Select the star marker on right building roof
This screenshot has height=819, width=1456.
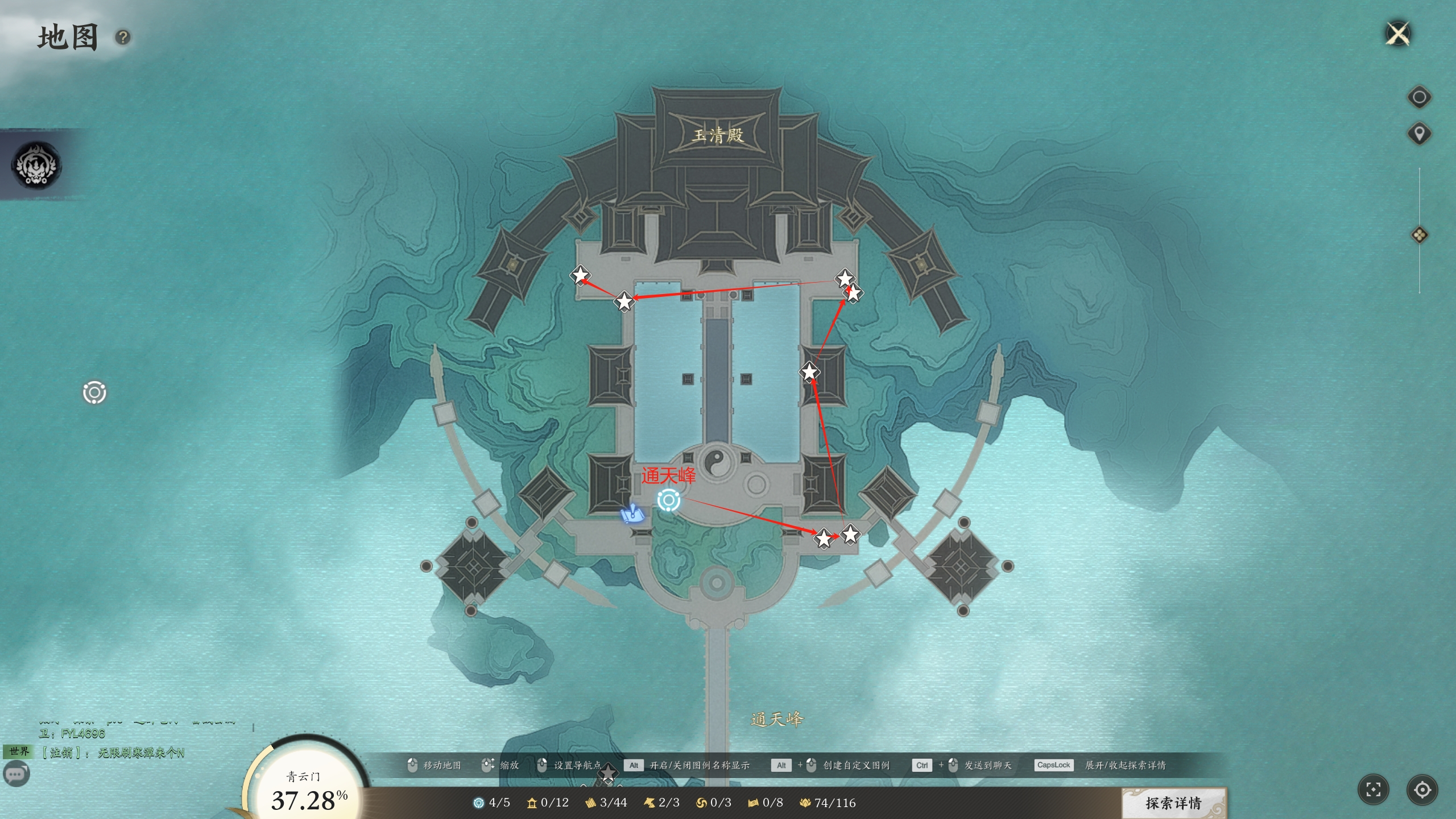pos(809,373)
